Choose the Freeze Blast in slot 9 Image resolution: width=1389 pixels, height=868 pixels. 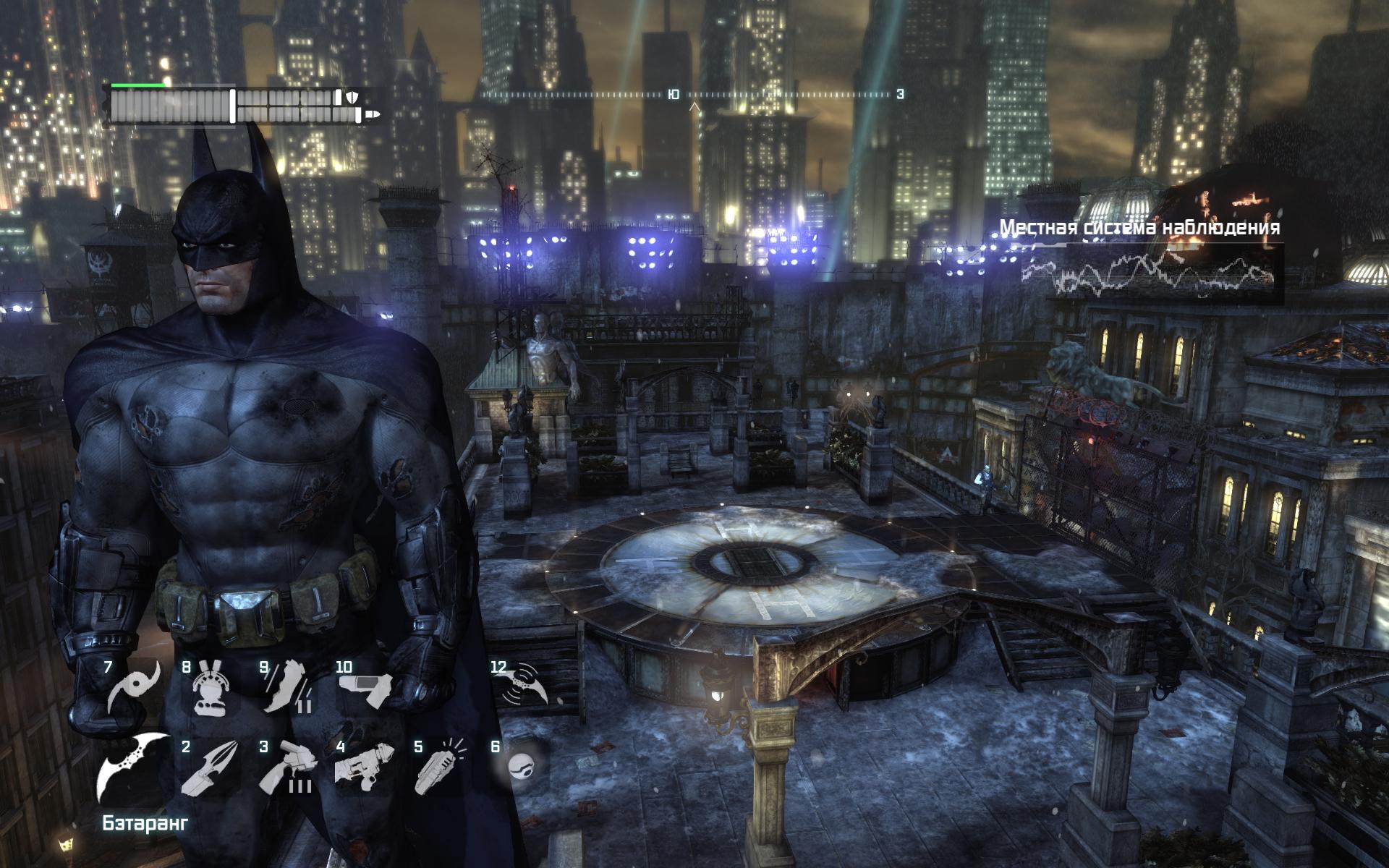(287, 687)
